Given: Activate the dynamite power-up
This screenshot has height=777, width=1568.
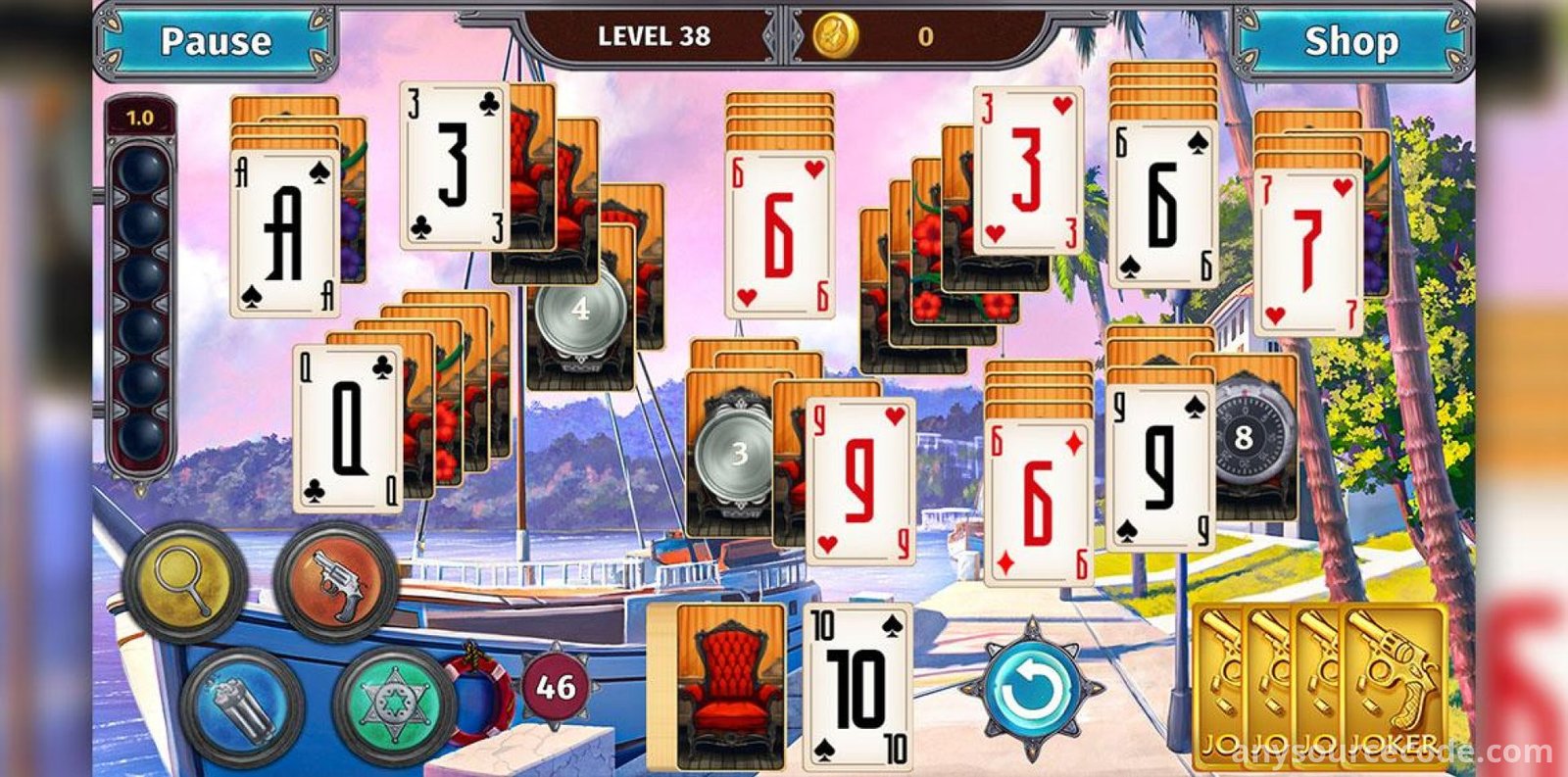Looking at the screenshot, I should [242, 703].
